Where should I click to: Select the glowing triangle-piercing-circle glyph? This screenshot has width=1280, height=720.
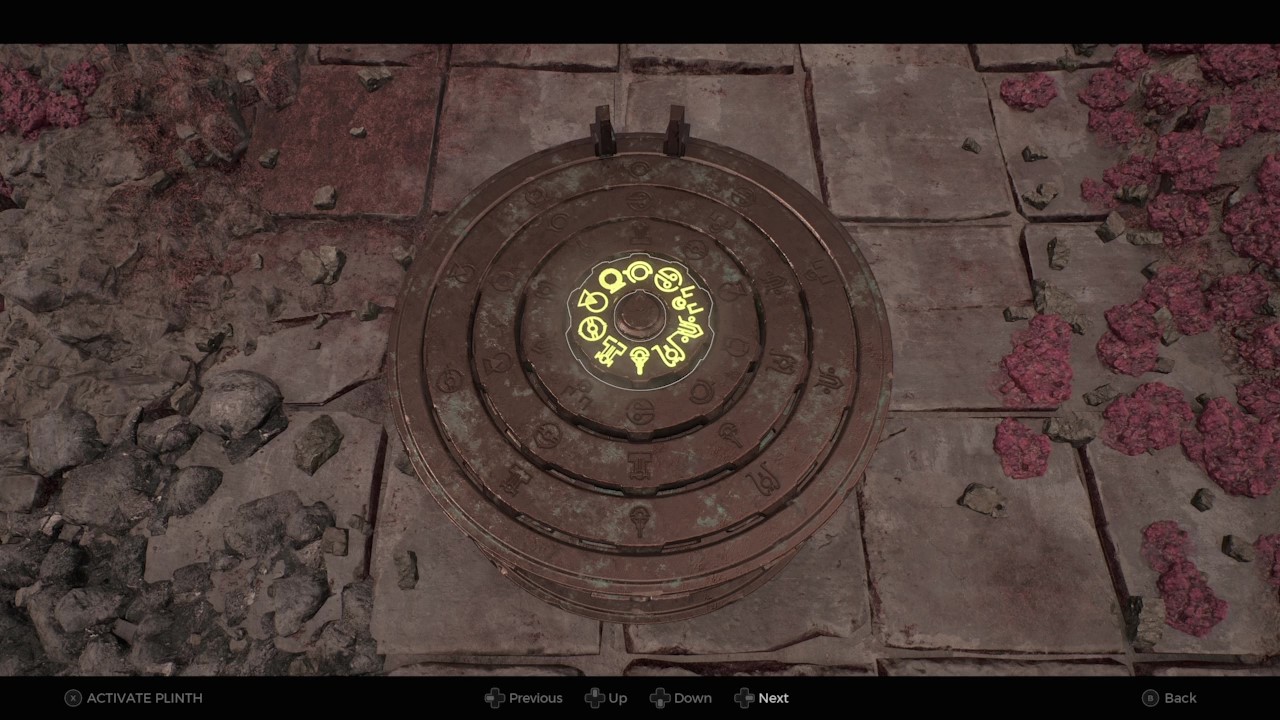(593, 299)
